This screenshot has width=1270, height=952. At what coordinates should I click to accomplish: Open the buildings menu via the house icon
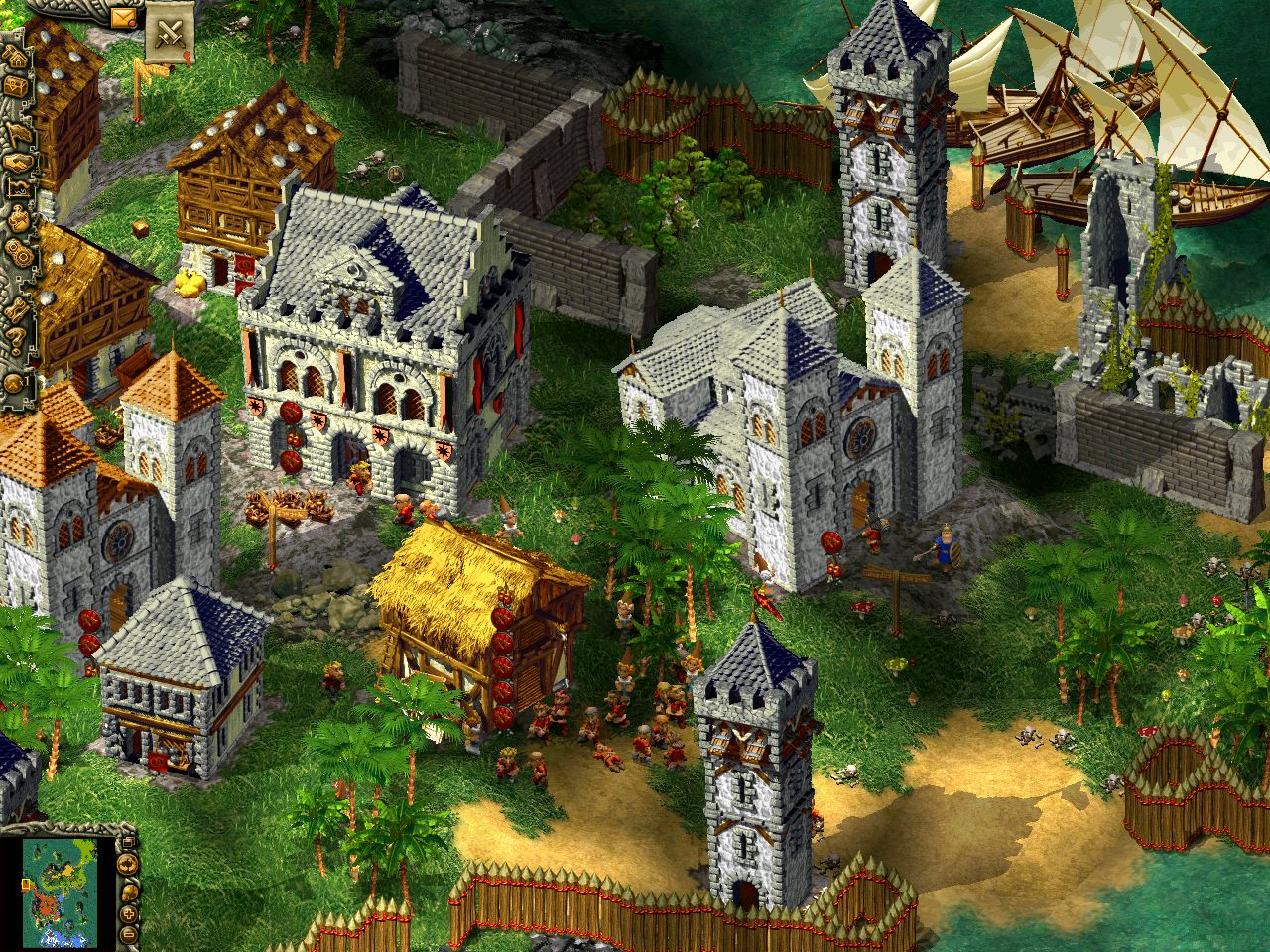tap(17, 59)
